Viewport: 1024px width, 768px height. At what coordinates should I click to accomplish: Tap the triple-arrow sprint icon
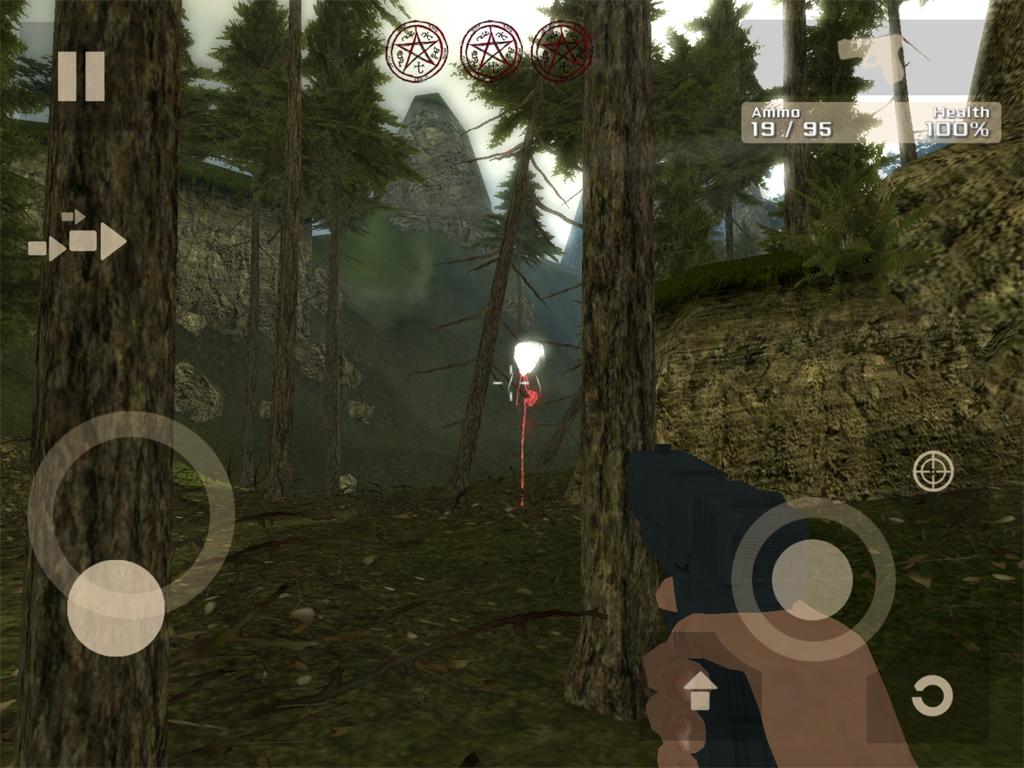(78, 240)
